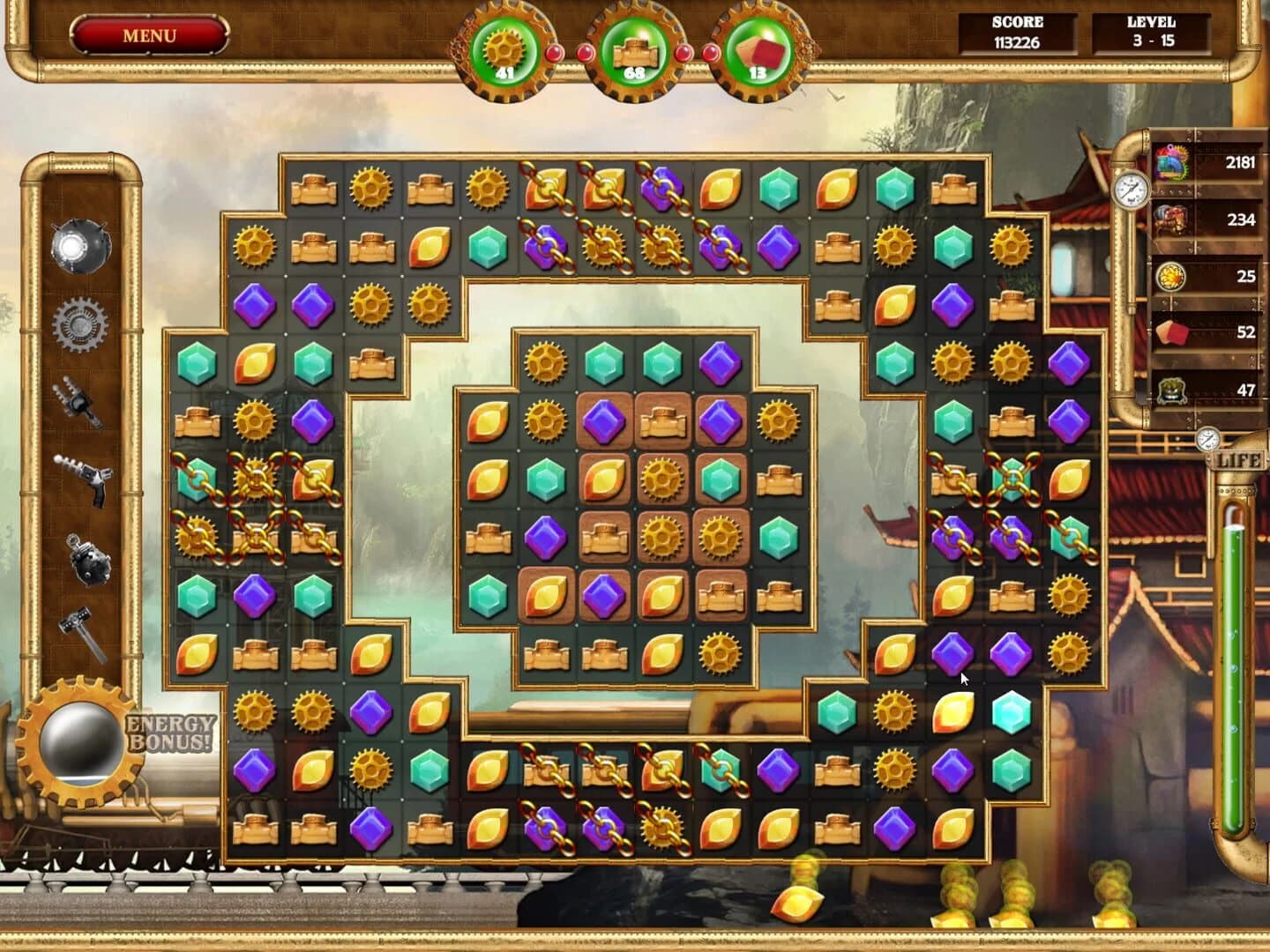
Task: Click the Level 3-15 indicator
Action: click(x=1150, y=33)
